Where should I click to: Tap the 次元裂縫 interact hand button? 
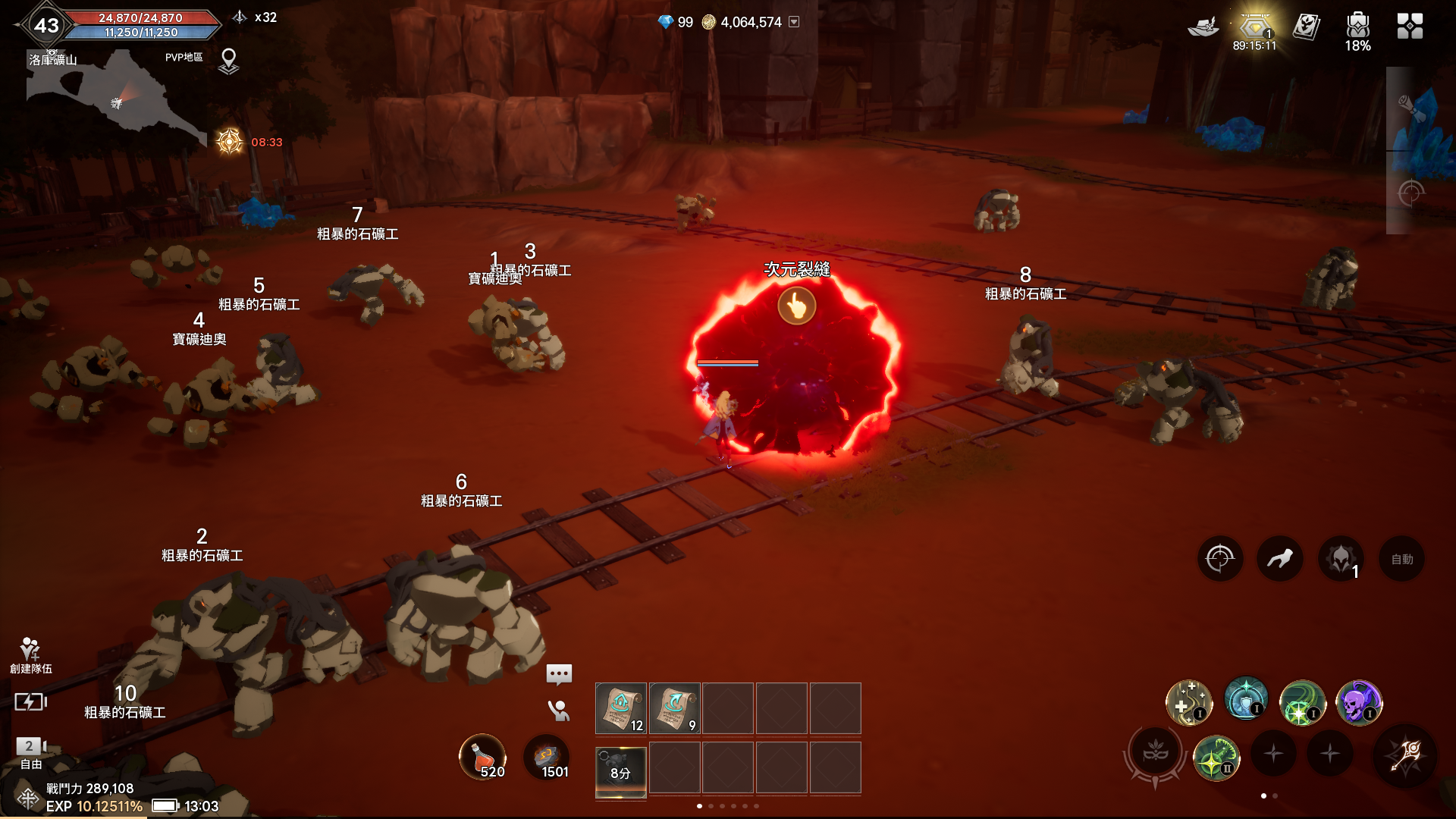pyautogui.click(x=796, y=306)
